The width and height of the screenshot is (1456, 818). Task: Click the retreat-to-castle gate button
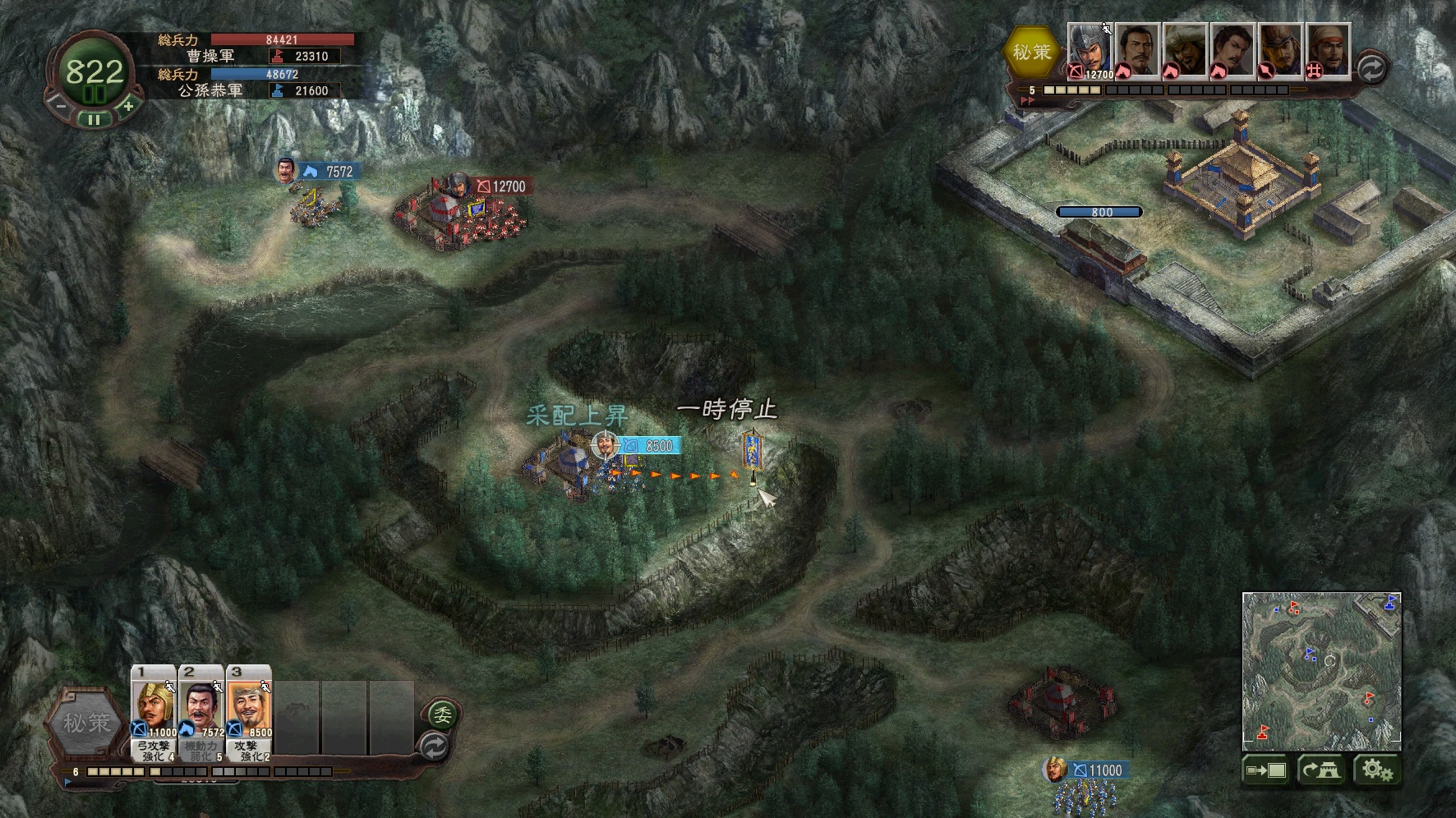tap(1321, 770)
